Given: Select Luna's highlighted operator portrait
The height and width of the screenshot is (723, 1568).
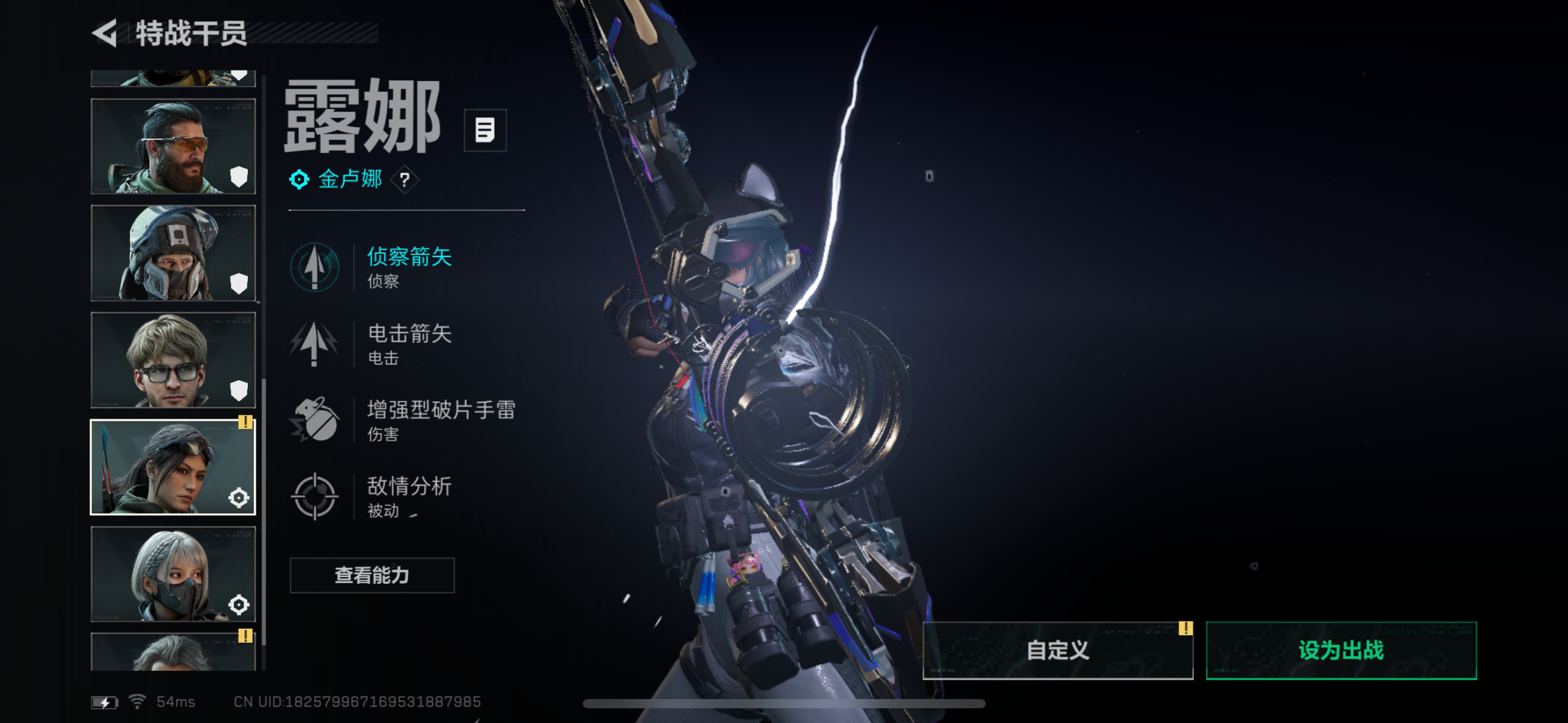Looking at the screenshot, I should pos(173,467).
